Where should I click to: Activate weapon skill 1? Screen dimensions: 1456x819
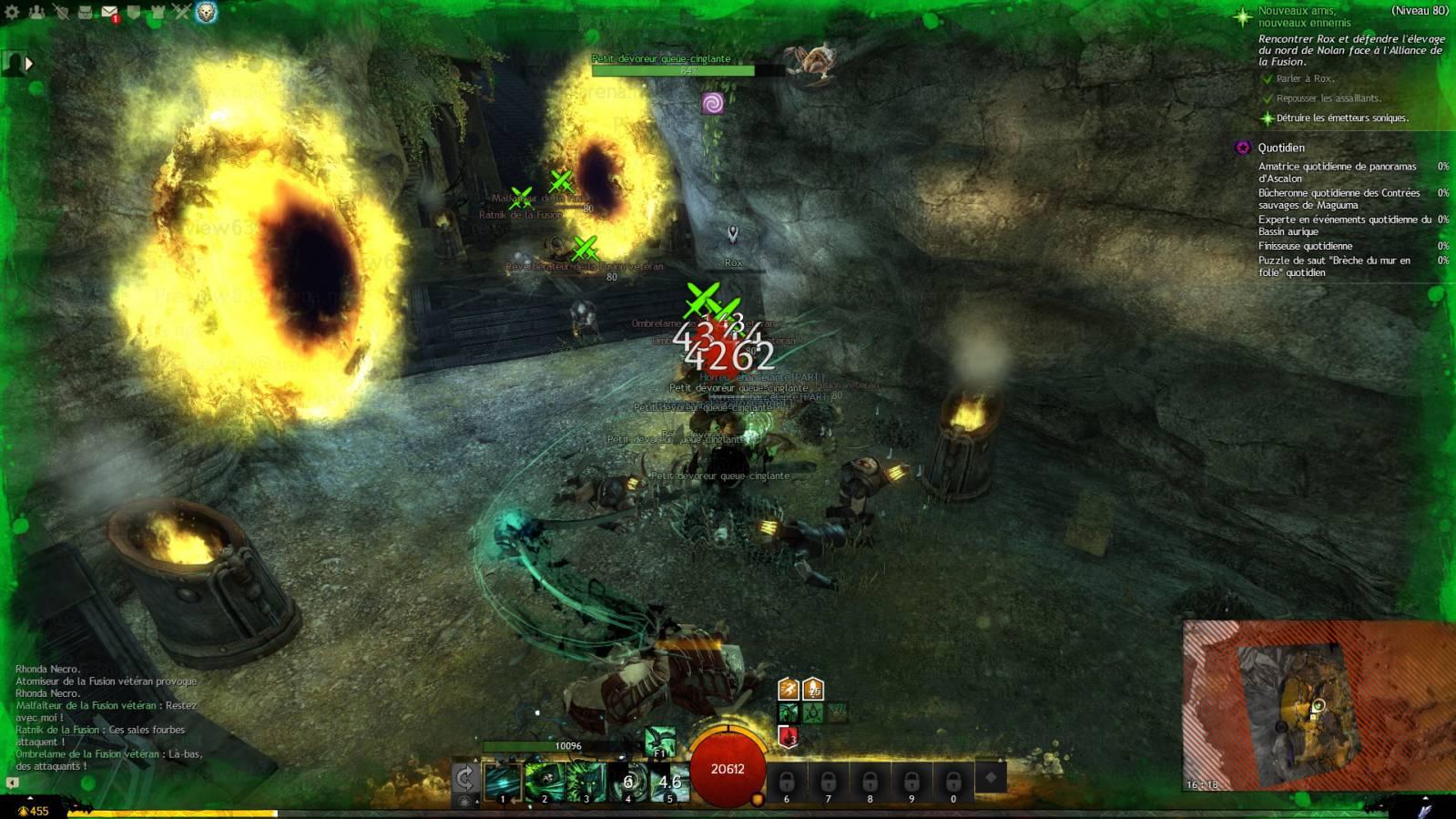tap(503, 782)
